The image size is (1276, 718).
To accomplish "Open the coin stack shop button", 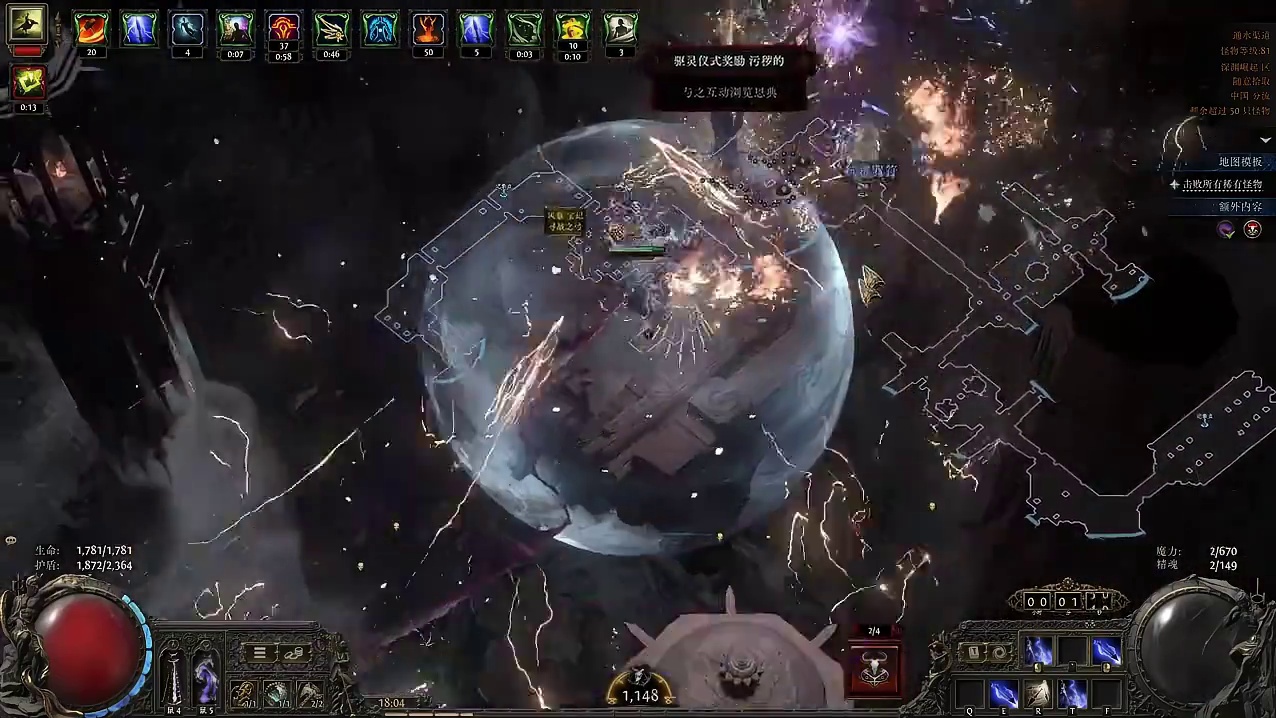I will 295,652.
